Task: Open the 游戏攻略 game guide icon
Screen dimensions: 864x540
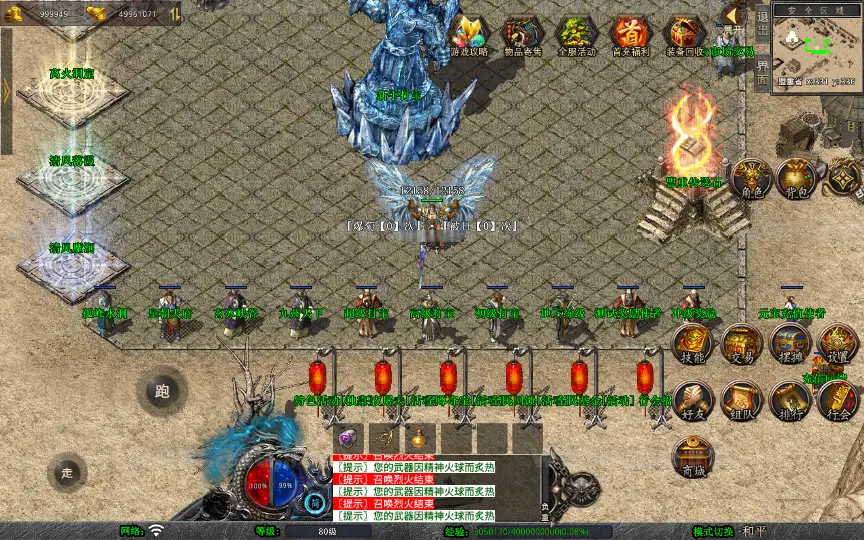Action: click(x=468, y=34)
